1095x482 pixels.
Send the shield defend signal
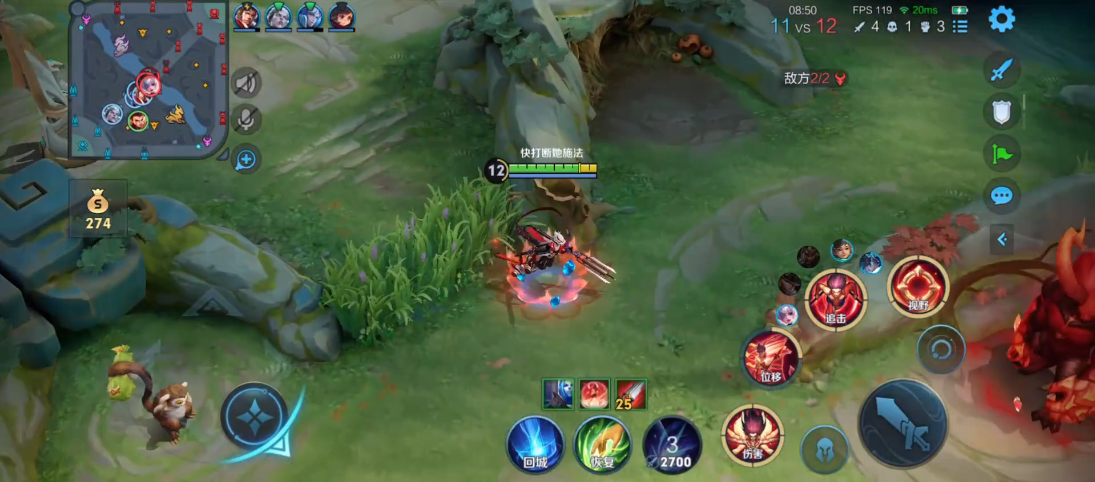coord(1001,111)
